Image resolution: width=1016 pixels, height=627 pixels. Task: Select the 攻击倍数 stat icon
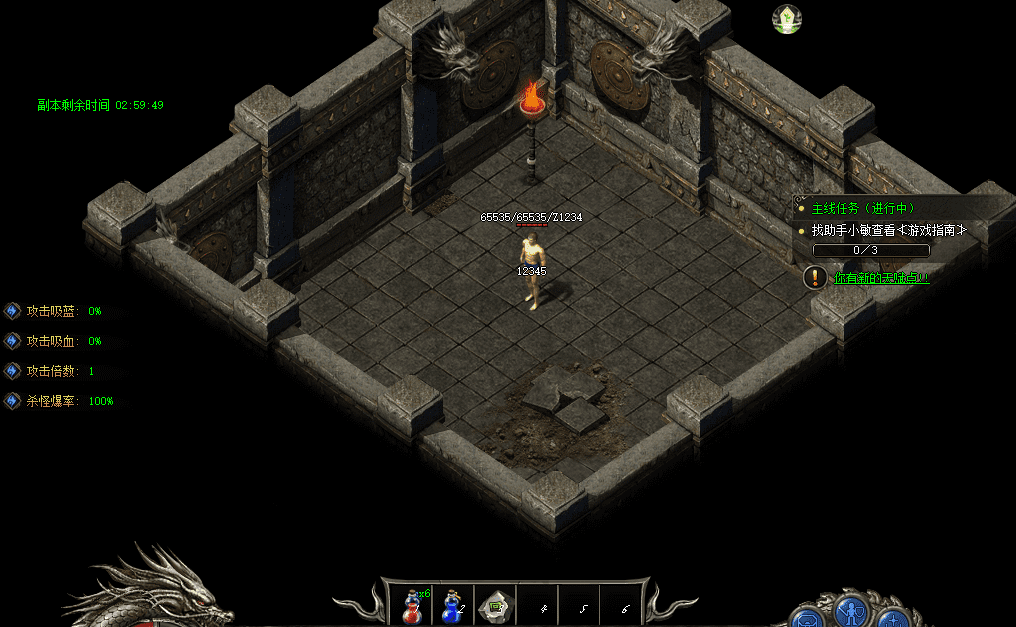tap(13, 371)
